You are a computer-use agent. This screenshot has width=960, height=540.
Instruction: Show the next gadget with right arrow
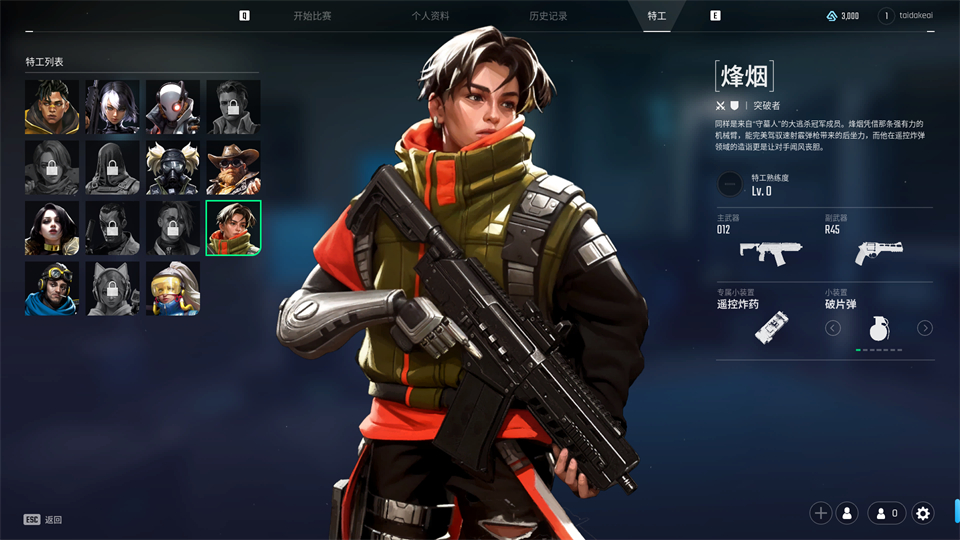(925, 328)
